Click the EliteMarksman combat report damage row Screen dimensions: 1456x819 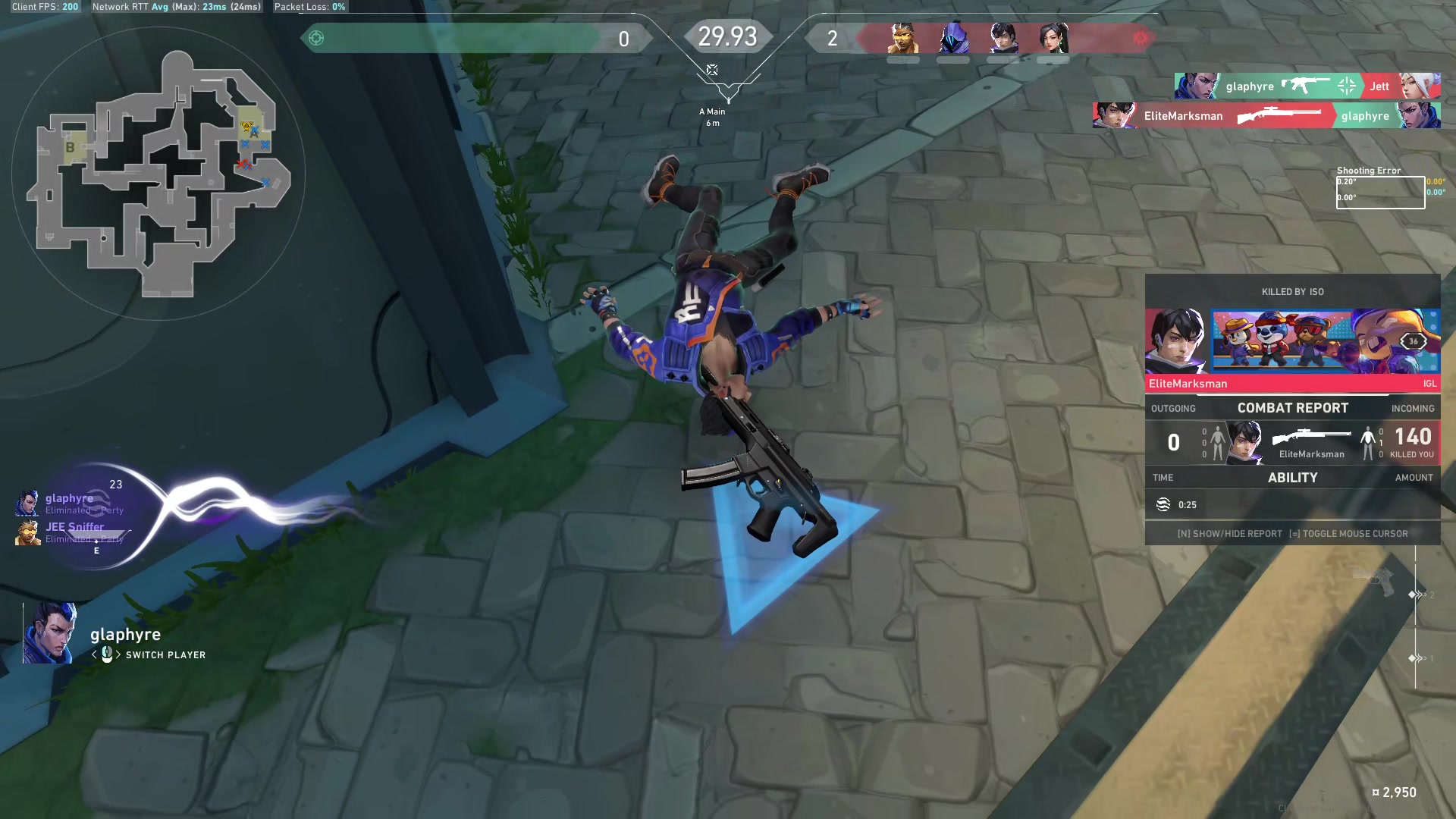coord(1292,442)
